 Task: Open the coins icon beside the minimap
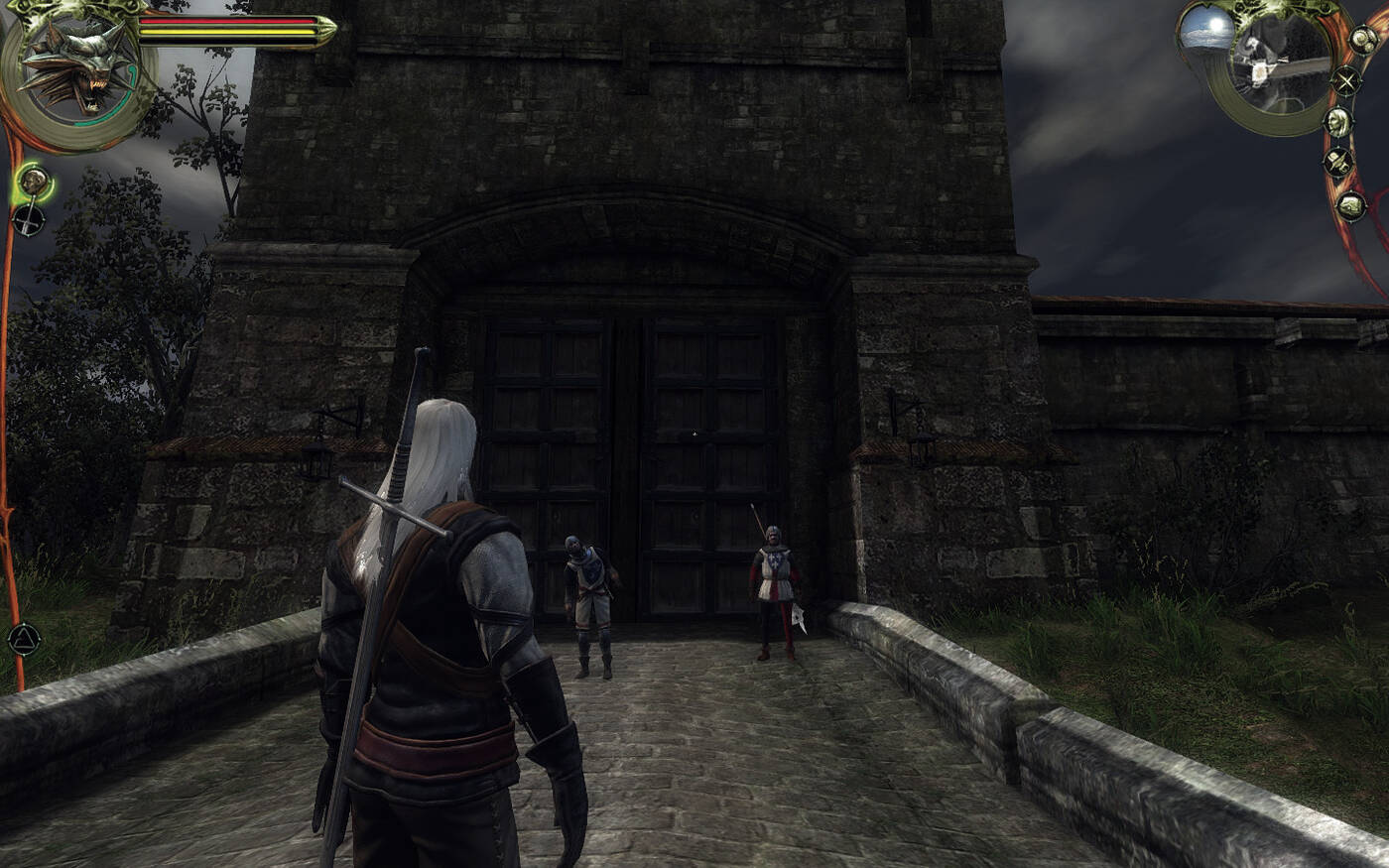click(1363, 41)
